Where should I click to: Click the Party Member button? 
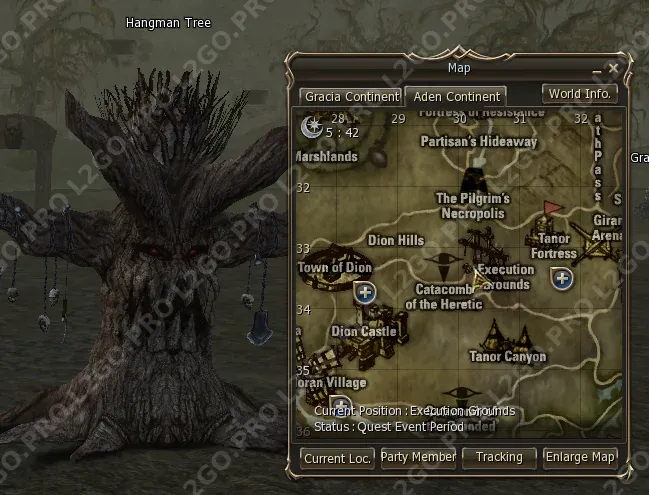click(x=418, y=458)
